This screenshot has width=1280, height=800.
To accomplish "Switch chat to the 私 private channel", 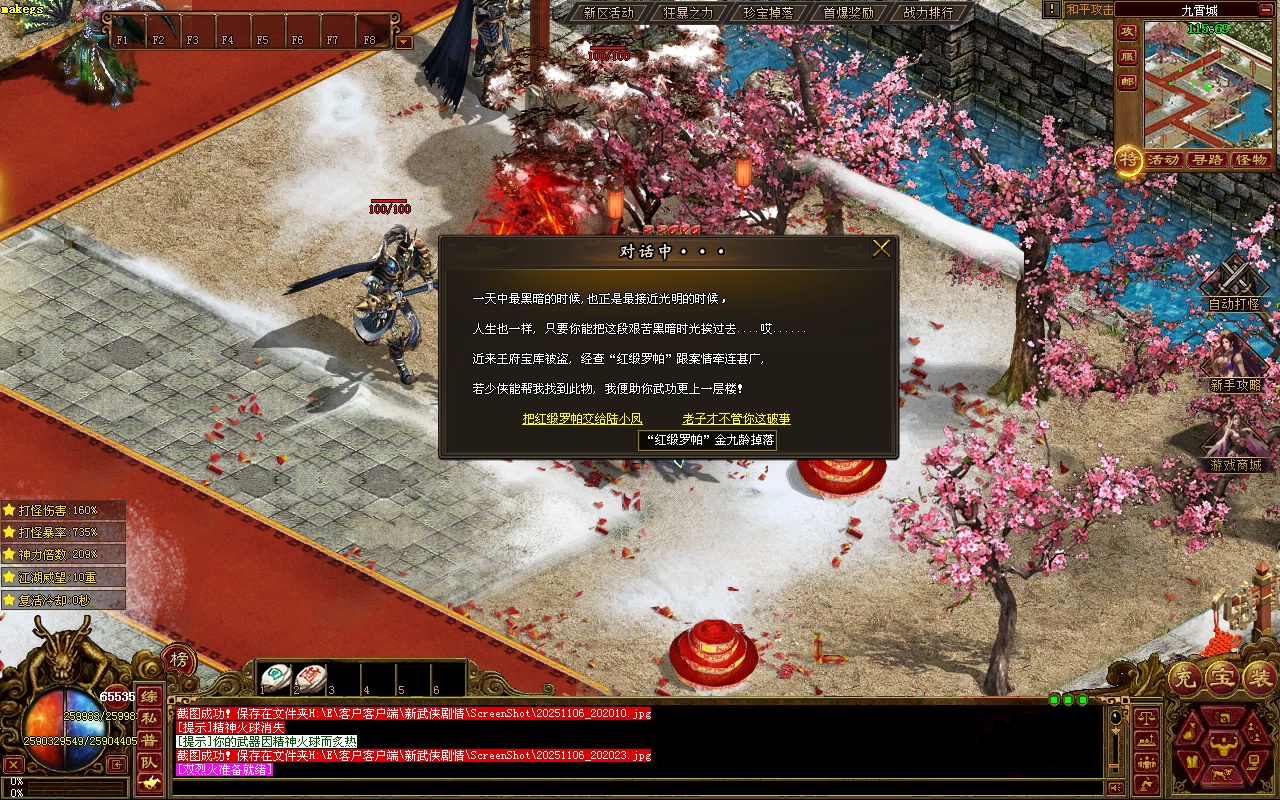I will click(x=148, y=718).
